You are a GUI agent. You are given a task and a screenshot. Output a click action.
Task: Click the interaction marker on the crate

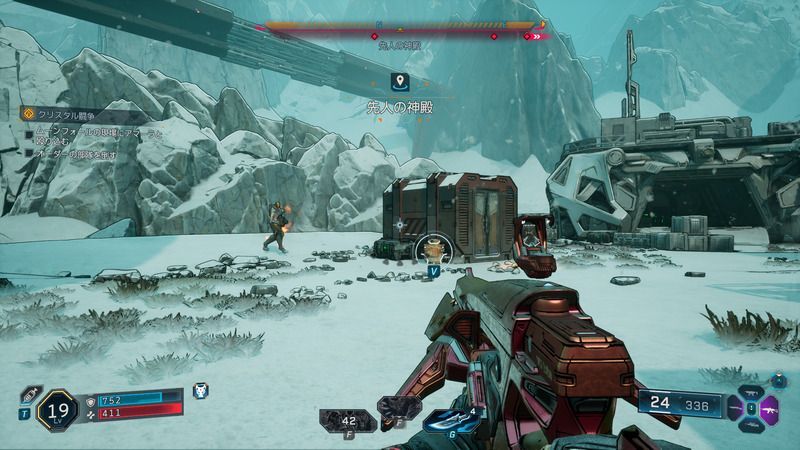click(x=432, y=249)
